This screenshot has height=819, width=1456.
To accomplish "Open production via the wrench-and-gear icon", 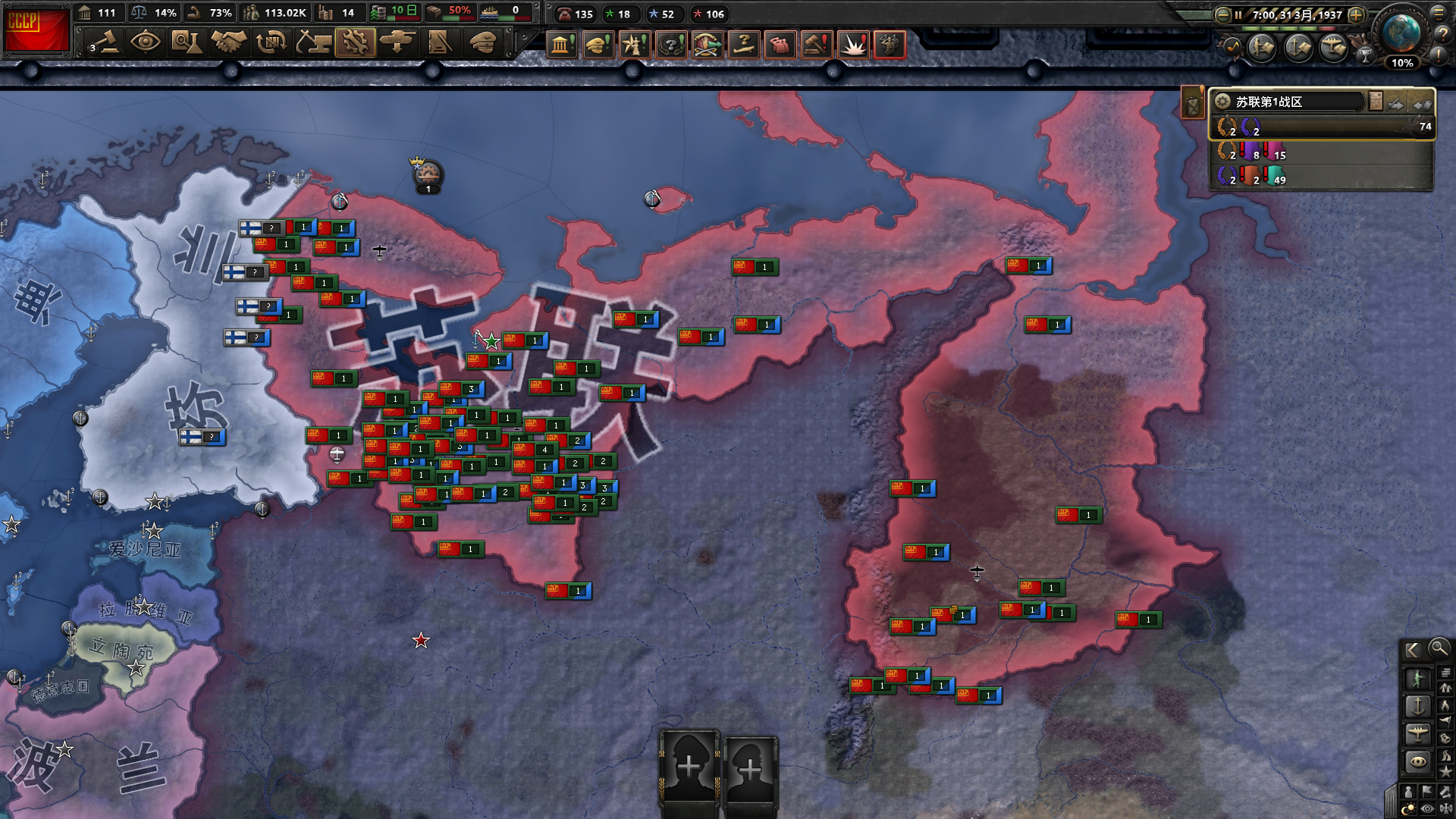I will pos(355,42).
